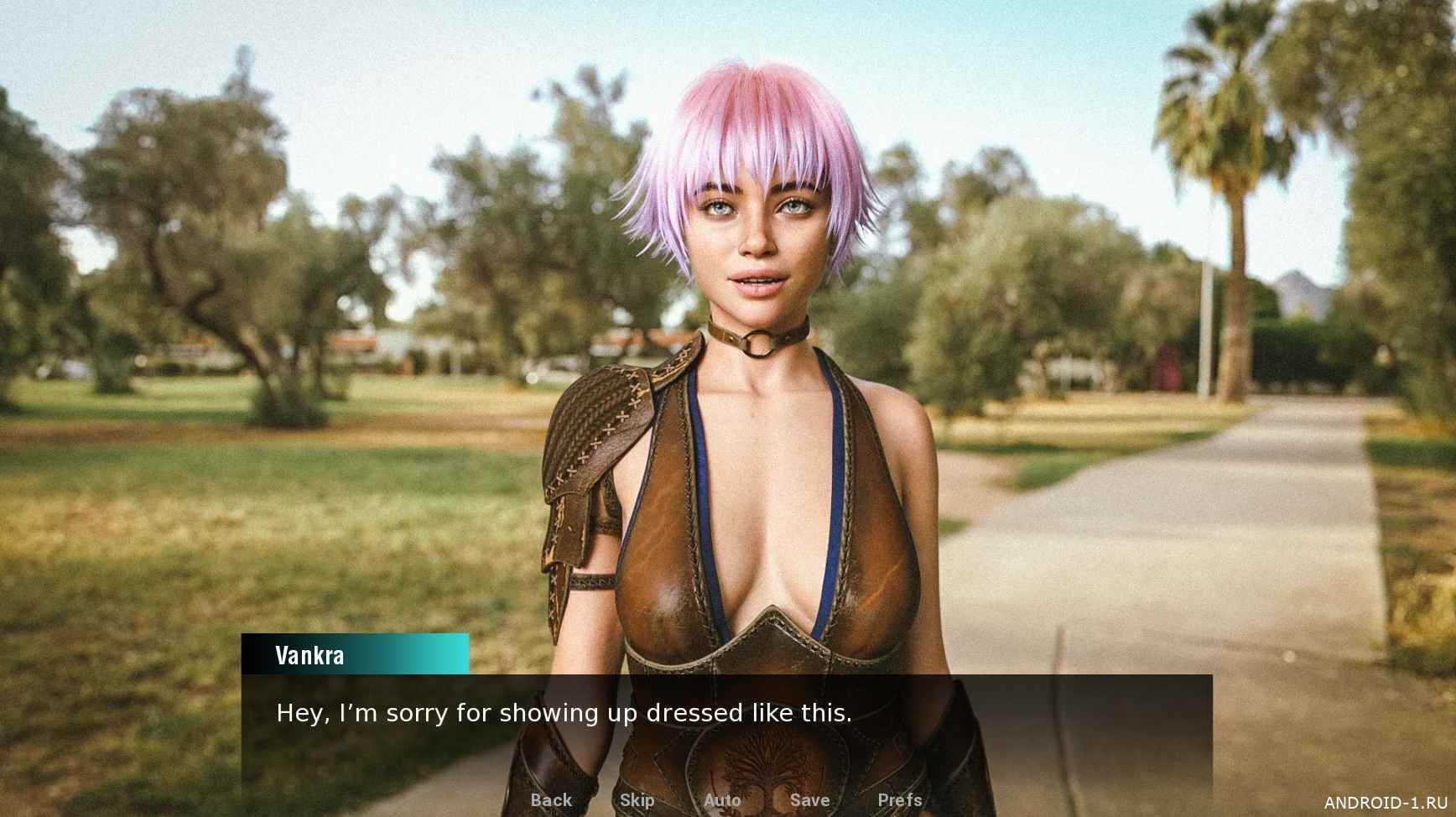Activate Skip to fast-forward dialogue
Screen dimensions: 1456x817
637,800
